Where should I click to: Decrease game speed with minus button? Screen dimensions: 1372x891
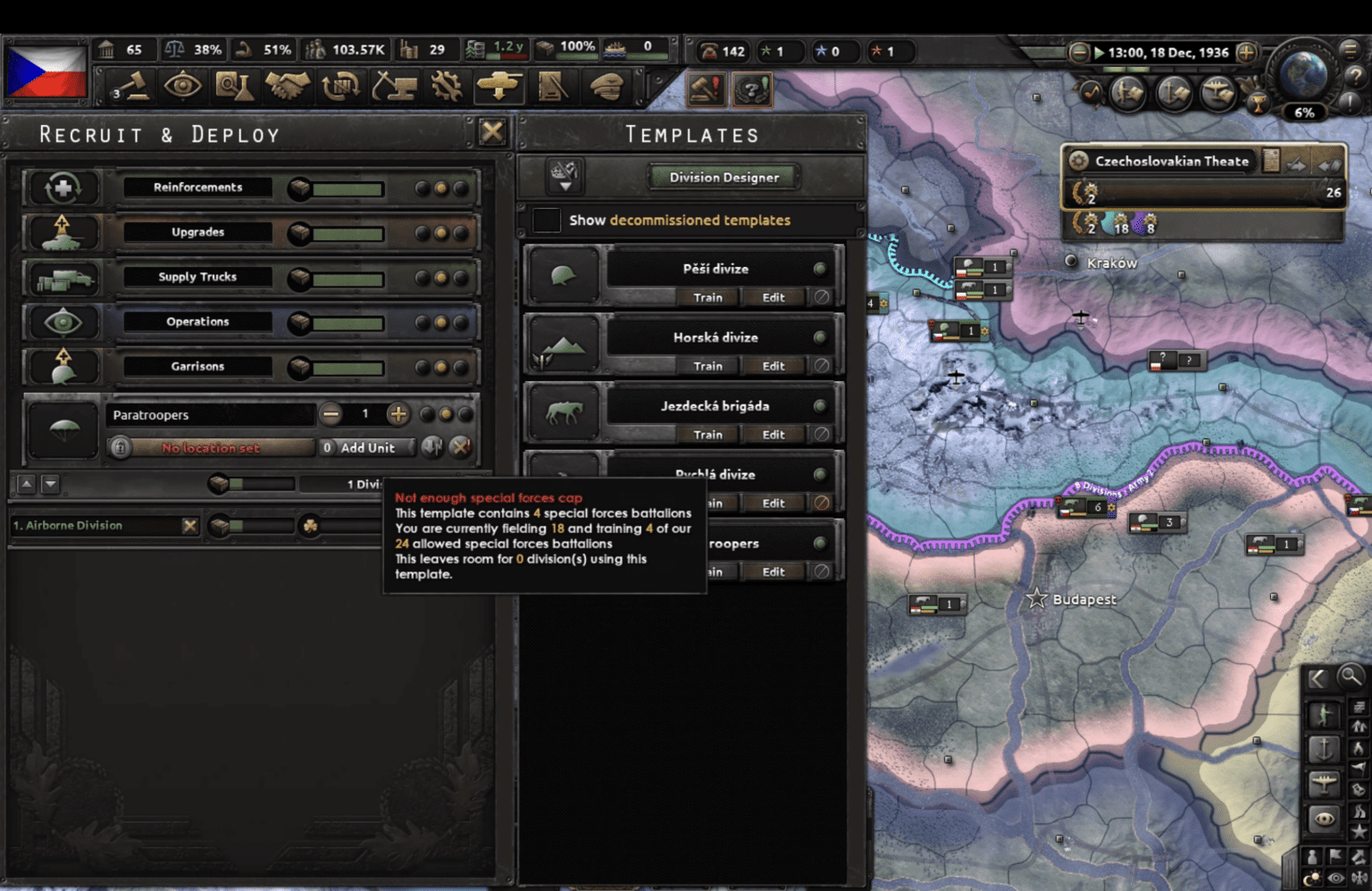[1079, 53]
